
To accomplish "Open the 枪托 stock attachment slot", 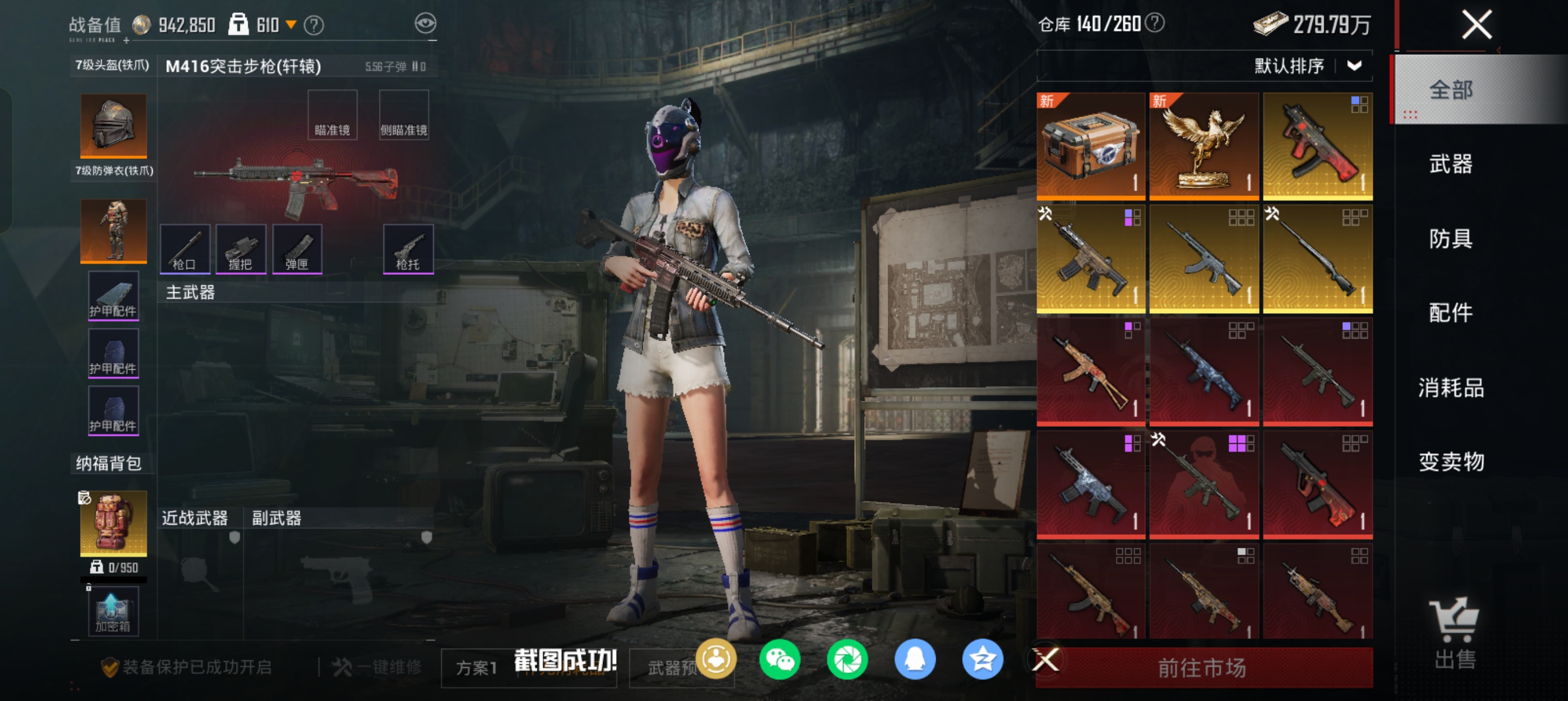I will (408, 249).
